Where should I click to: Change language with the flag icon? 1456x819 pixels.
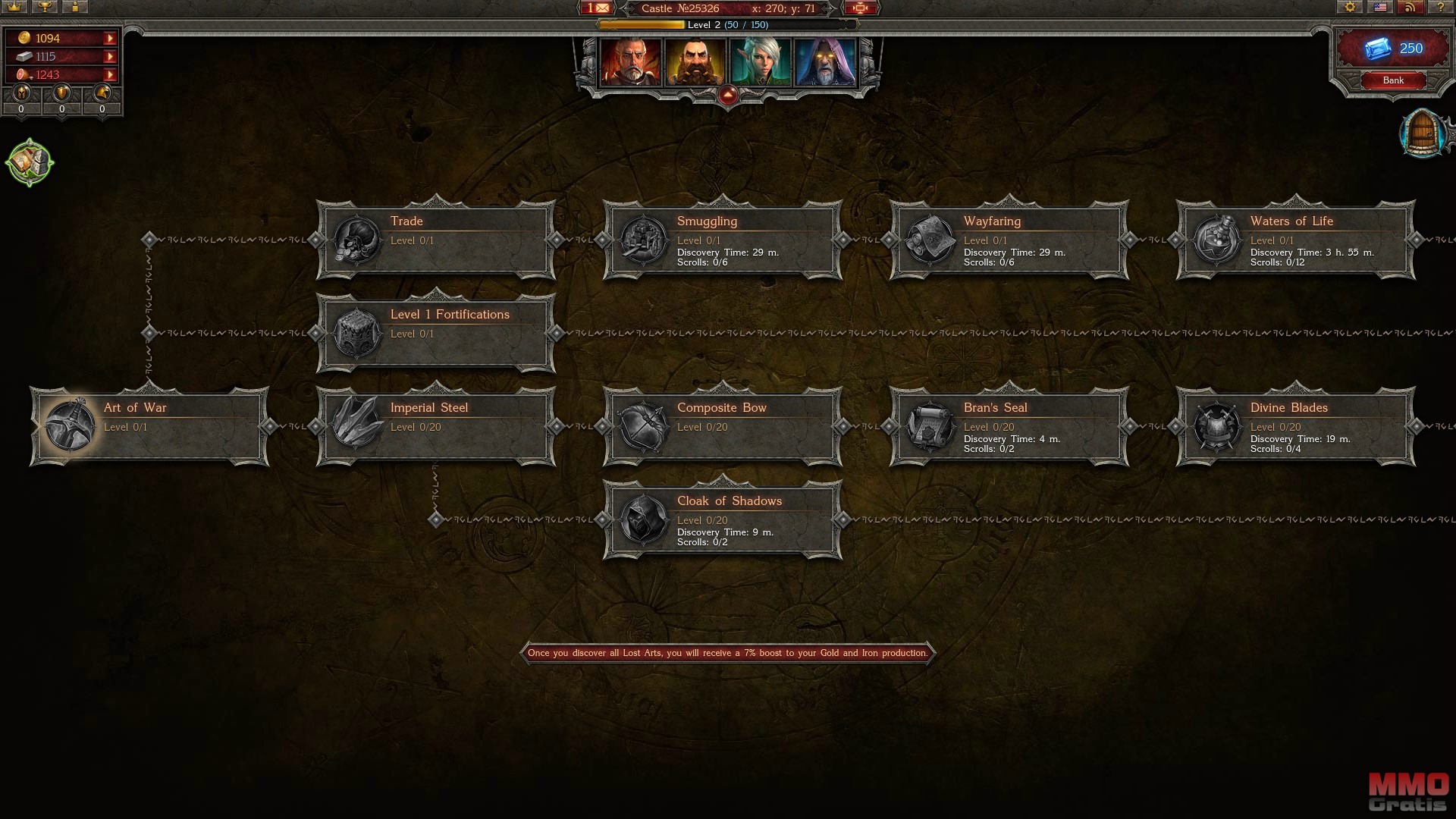(x=1380, y=8)
